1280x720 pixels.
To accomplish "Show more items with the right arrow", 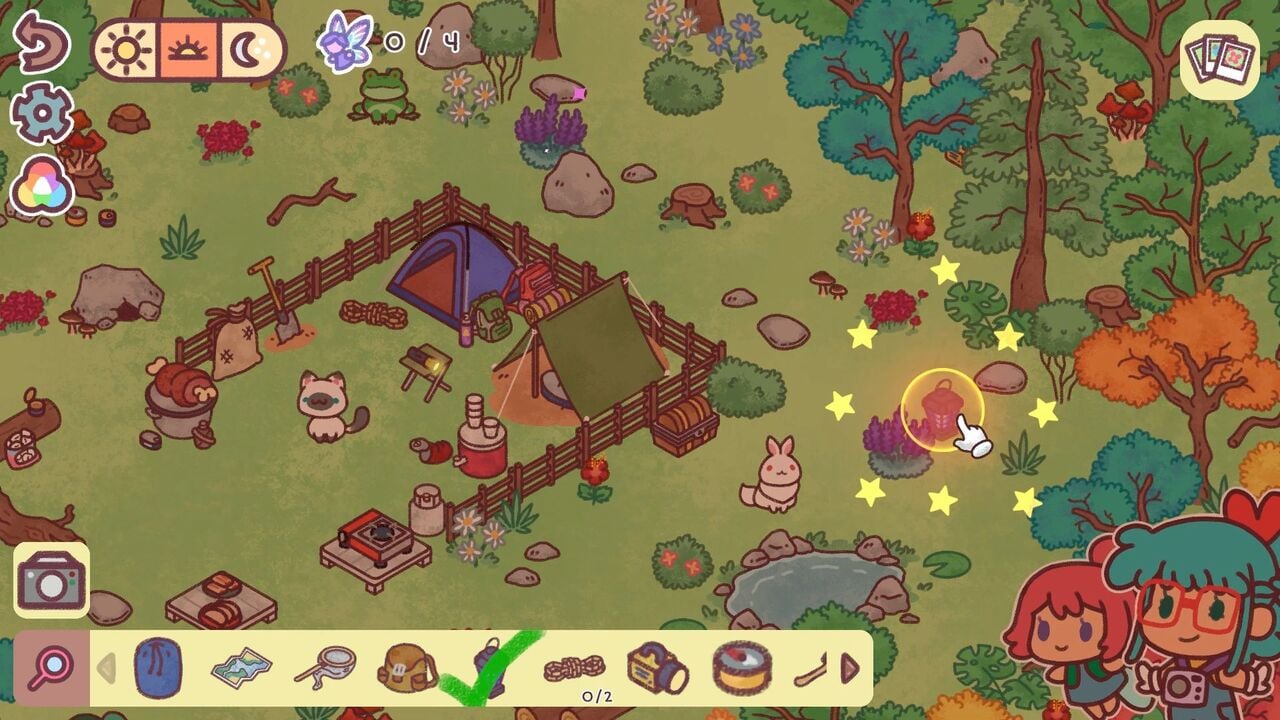I will (851, 667).
